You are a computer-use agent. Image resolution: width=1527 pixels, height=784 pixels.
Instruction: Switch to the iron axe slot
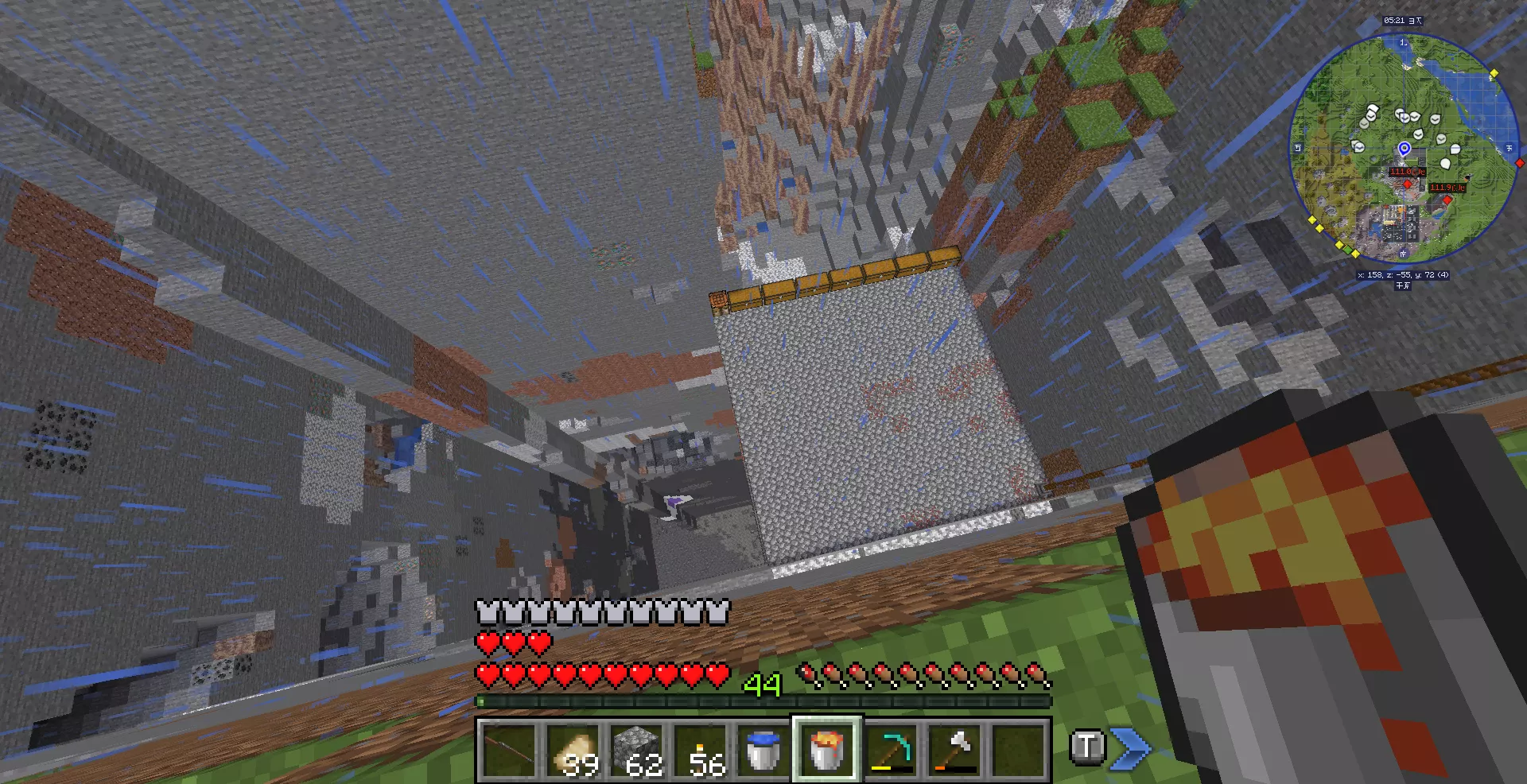pyautogui.click(x=954, y=750)
